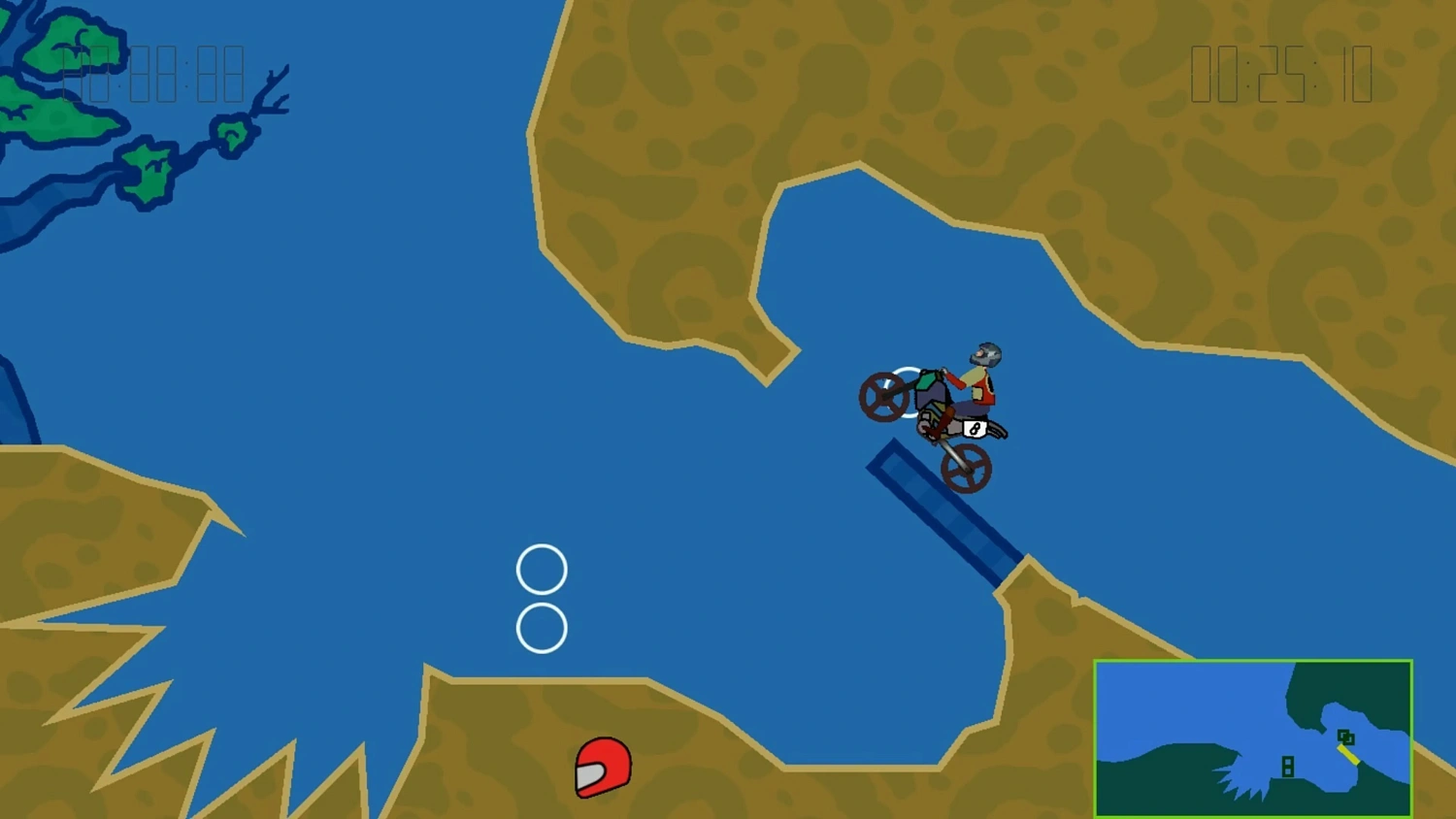This screenshot has width=1456, height=819.
Task: Click the elapsed time display showing 00:00:00
Action: click(150, 76)
